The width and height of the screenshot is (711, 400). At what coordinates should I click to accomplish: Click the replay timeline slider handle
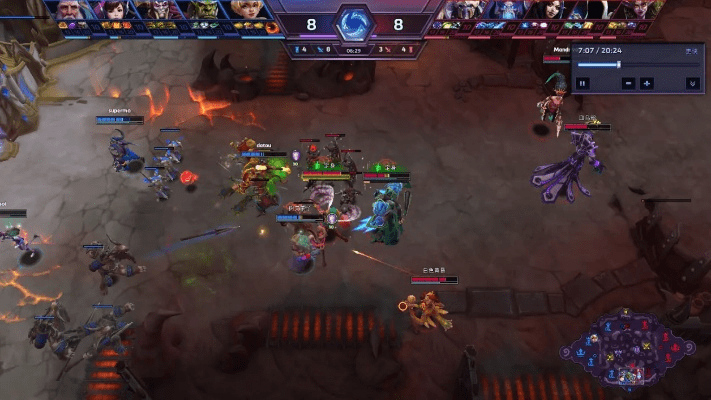point(619,65)
